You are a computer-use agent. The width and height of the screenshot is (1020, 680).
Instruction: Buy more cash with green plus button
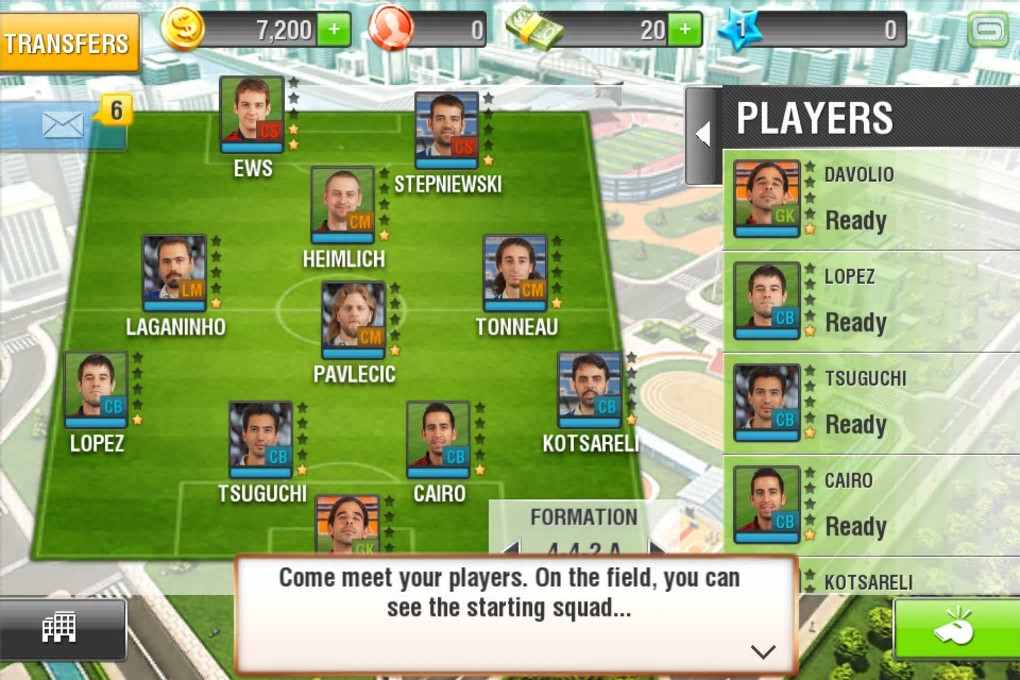(684, 30)
